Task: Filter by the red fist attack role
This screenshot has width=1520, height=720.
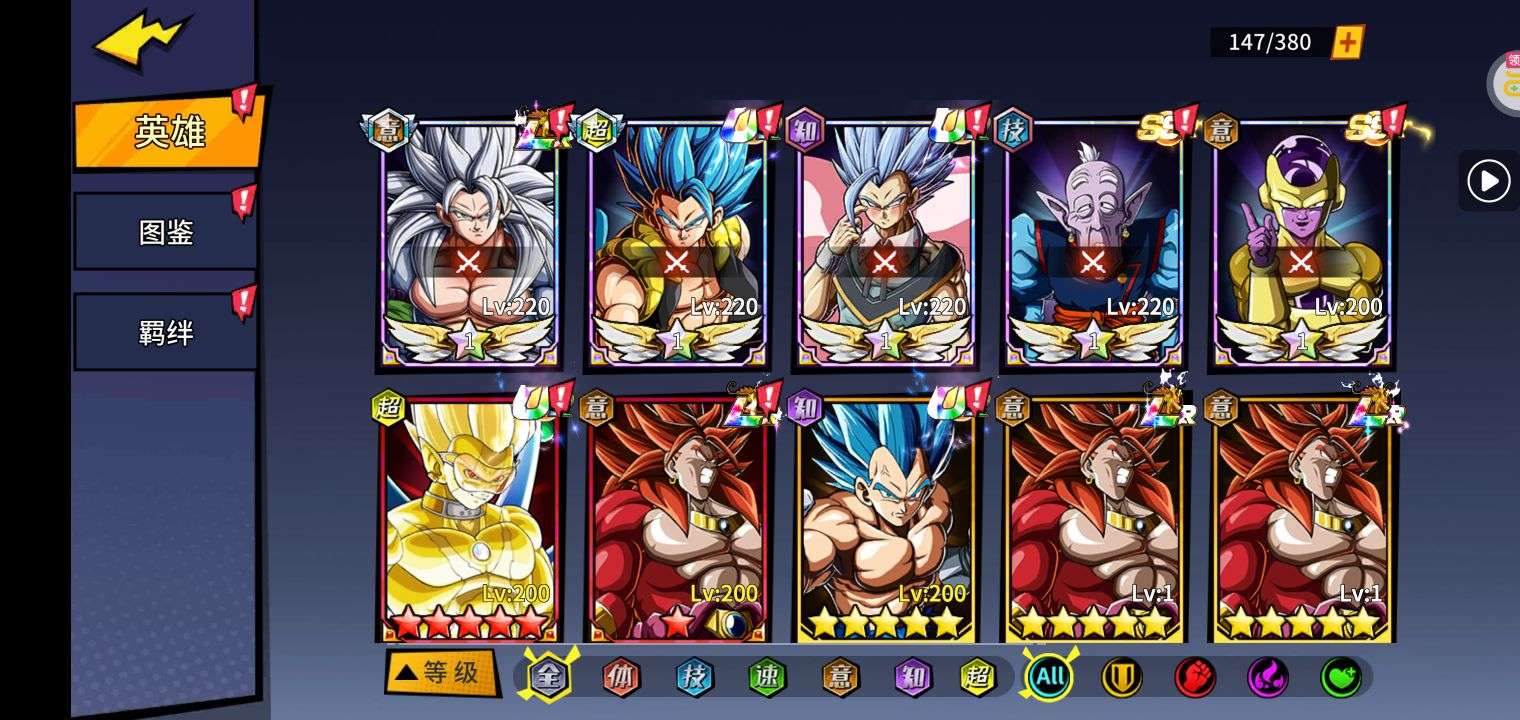Action: 1194,677
